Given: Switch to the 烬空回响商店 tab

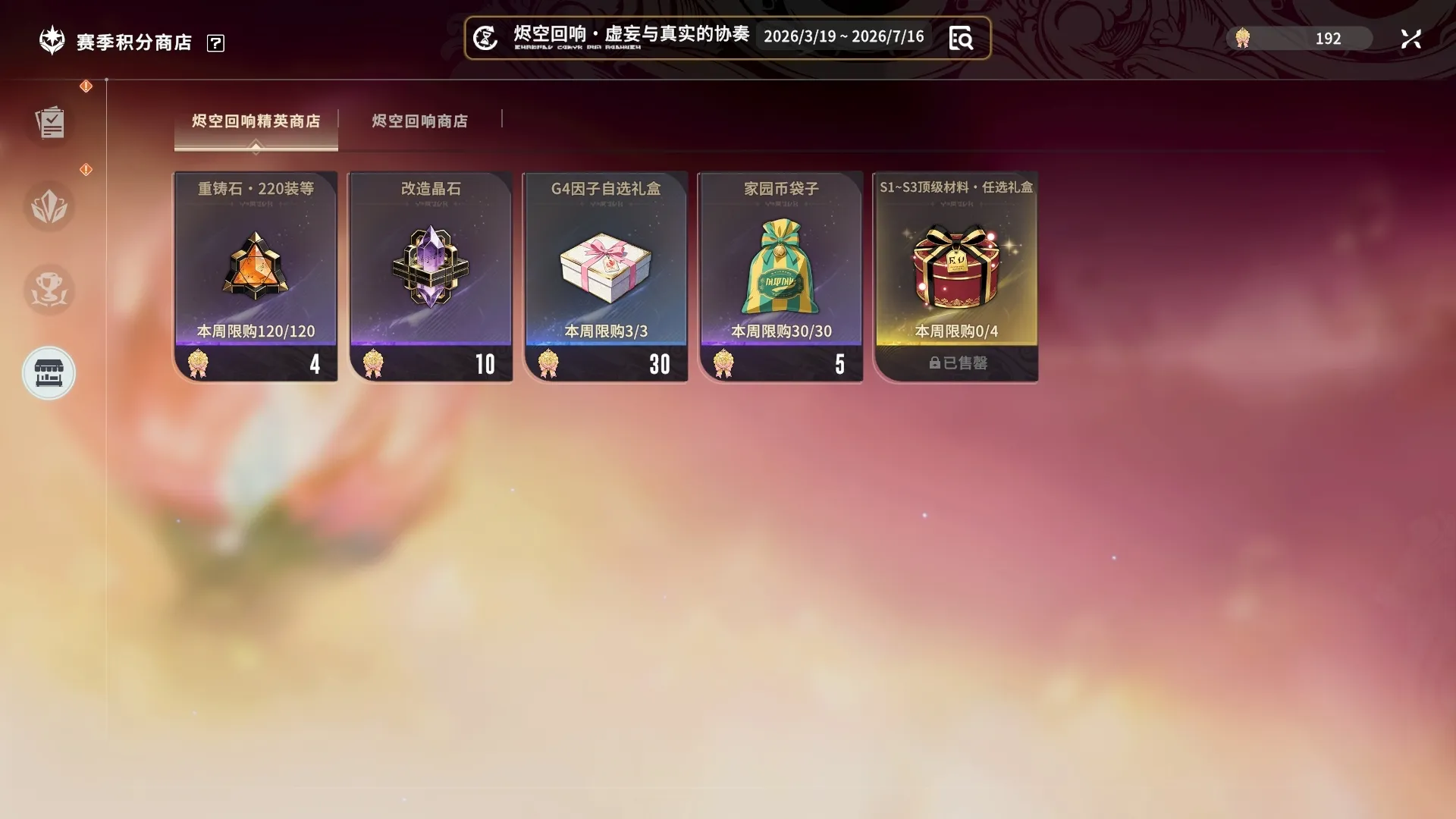Looking at the screenshot, I should 419,121.
